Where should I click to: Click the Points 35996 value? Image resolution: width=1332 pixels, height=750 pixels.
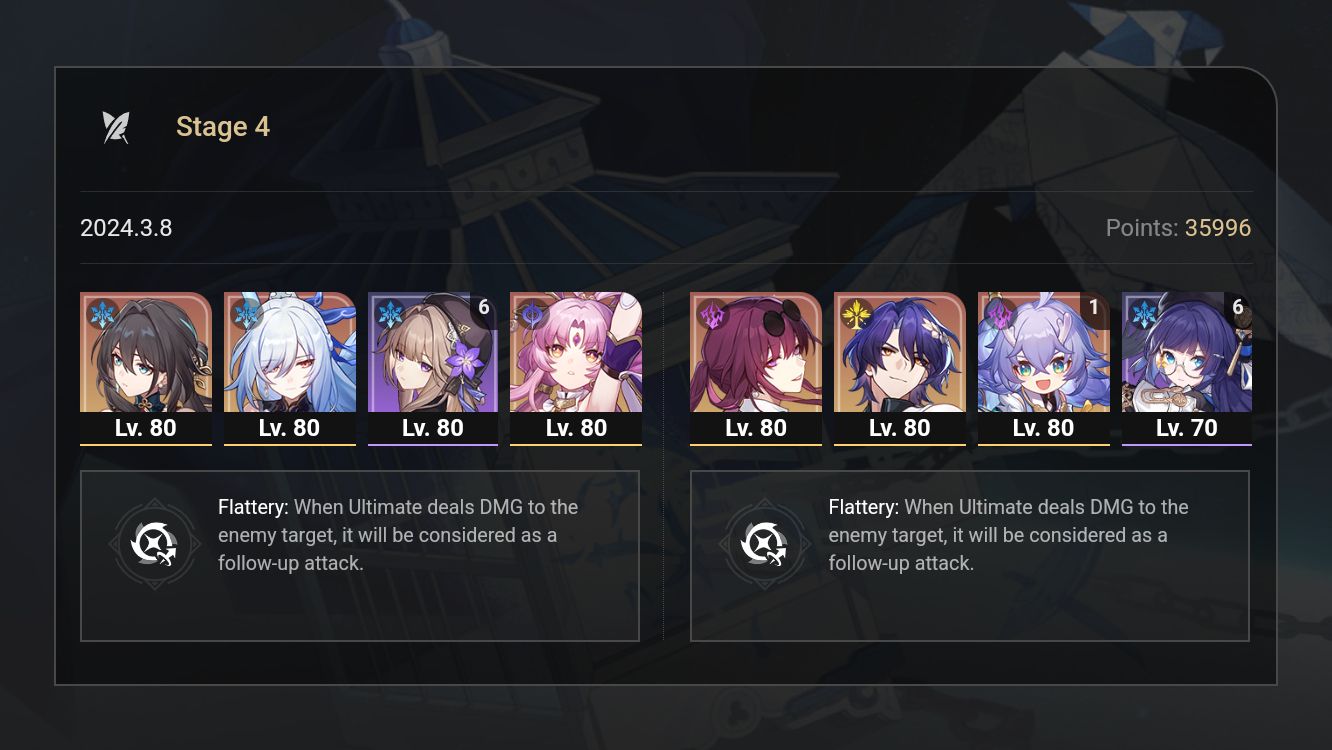click(1222, 228)
